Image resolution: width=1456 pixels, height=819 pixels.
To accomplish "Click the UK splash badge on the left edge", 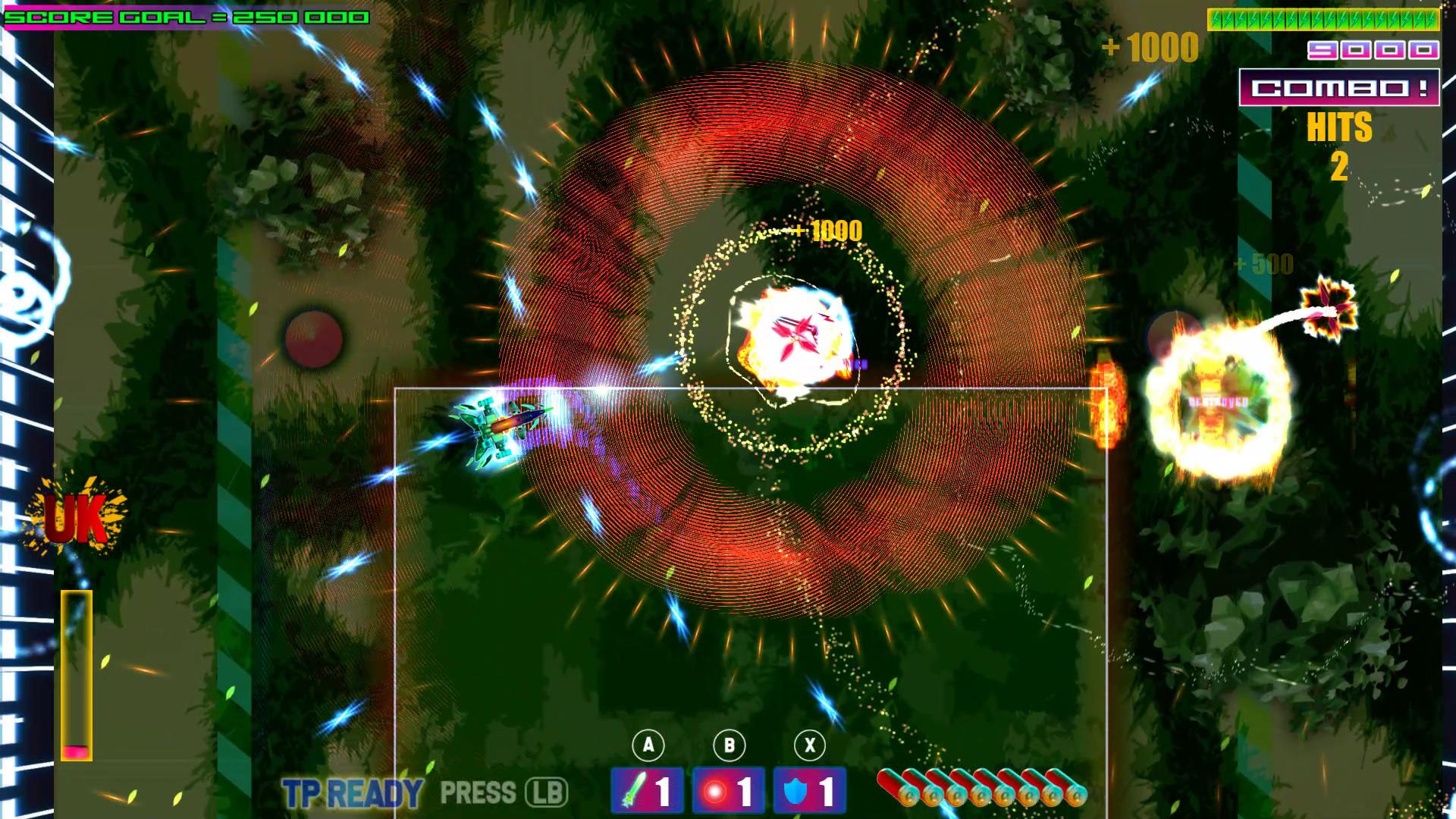I will click(x=76, y=516).
